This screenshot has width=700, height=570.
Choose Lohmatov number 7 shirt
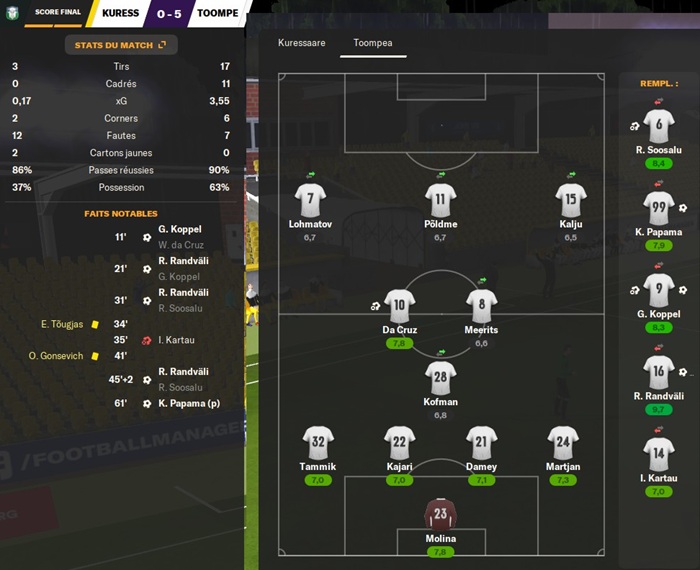pyautogui.click(x=310, y=199)
